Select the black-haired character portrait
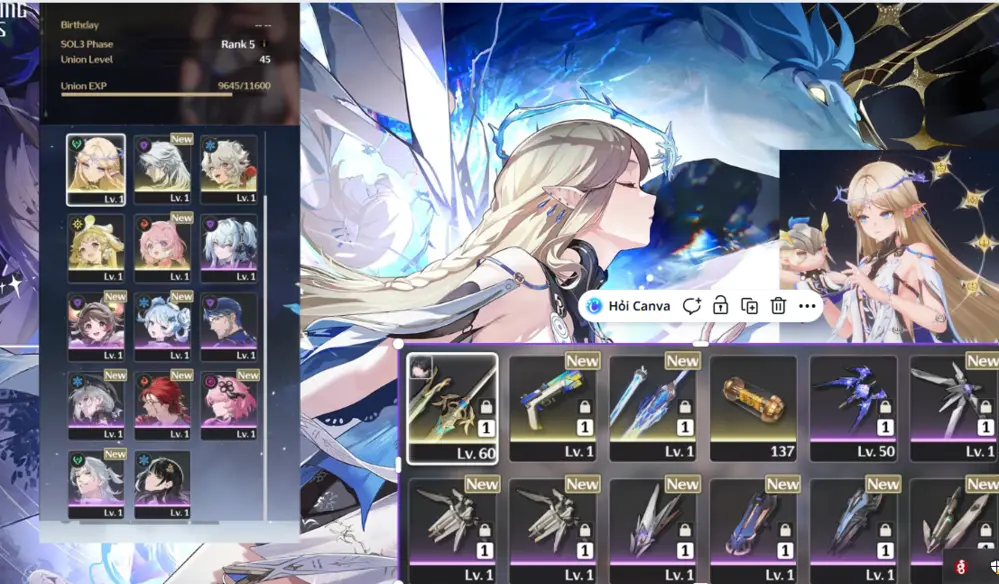Viewport: 999px width, 584px height. [162, 481]
